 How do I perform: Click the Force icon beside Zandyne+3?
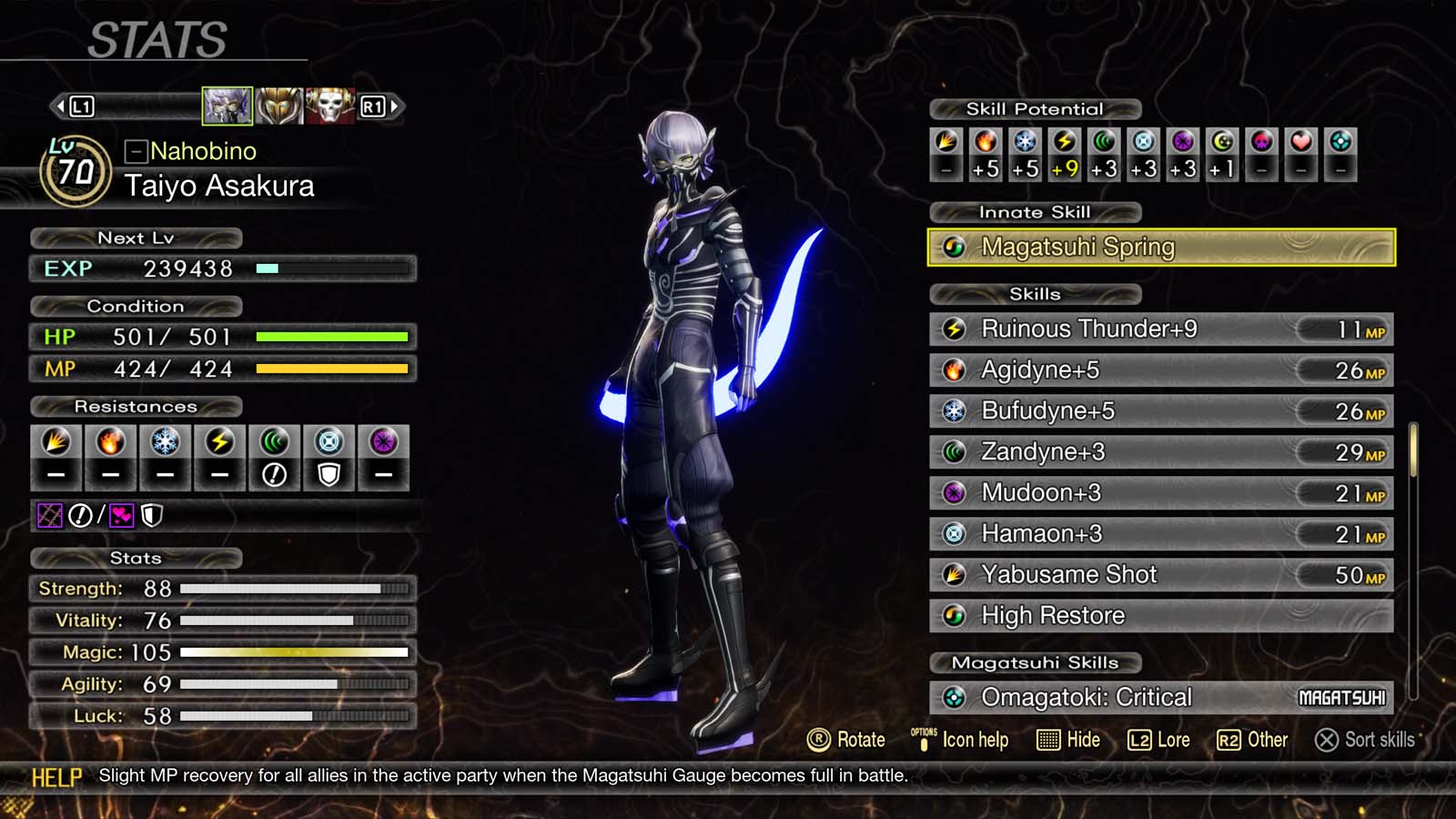pyautogui.click(x=954, y=451)
